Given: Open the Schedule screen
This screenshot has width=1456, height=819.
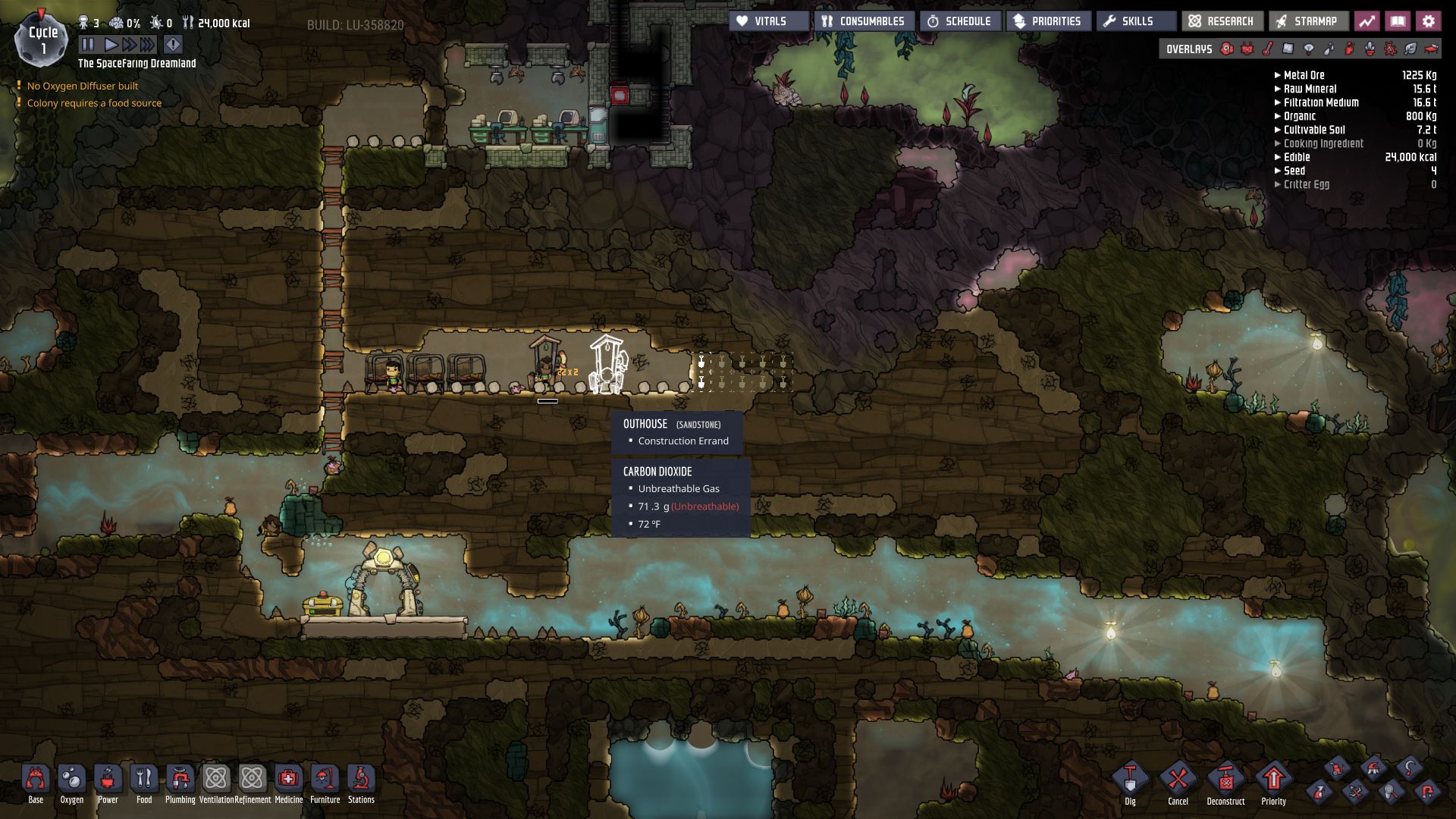Looking at the screenshot, I should 960,21.
